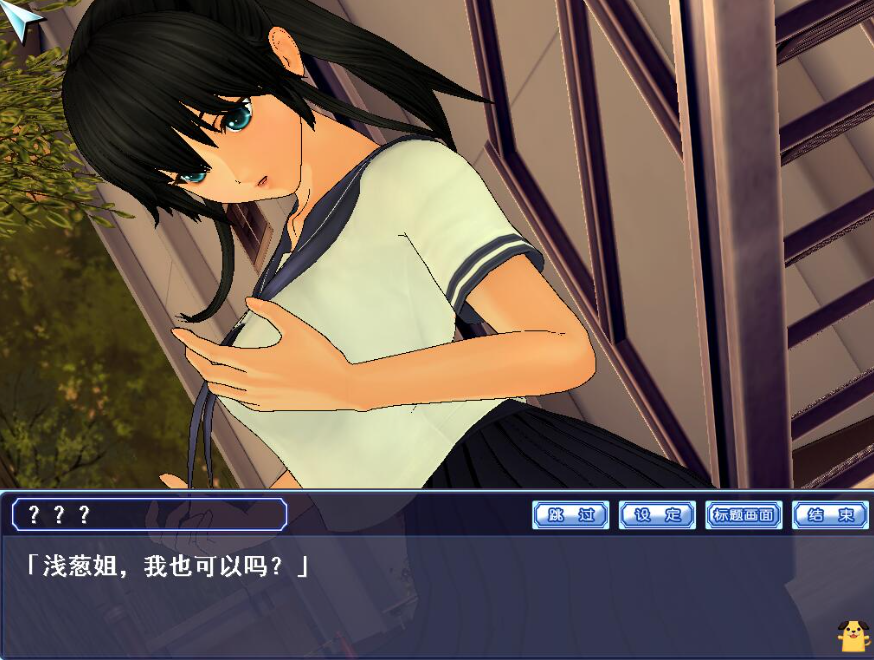Select the 结束 (End) button
The width and height of the screenshot is (874, 660).
[x=830, y=515]
